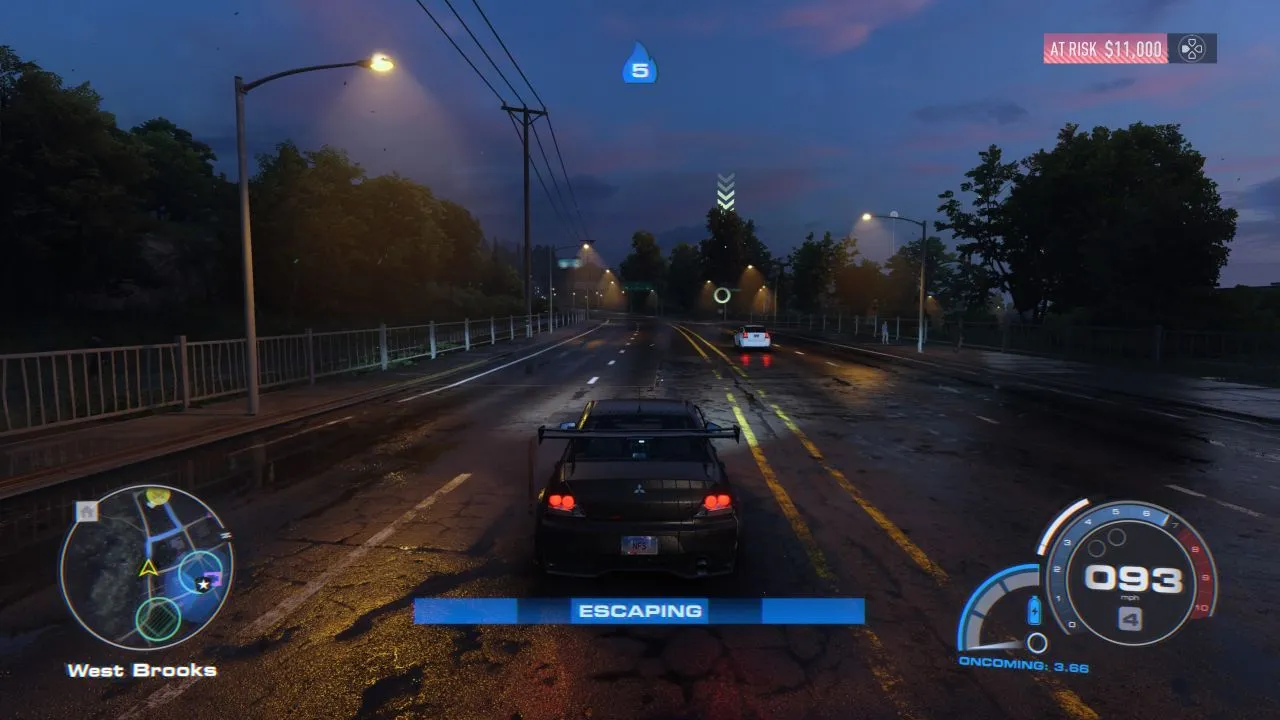Image resolution: width=1280 pixels, height=720 pixels.
Task: Toggle the ESCAPING status banner
Action: coord(640,610)
